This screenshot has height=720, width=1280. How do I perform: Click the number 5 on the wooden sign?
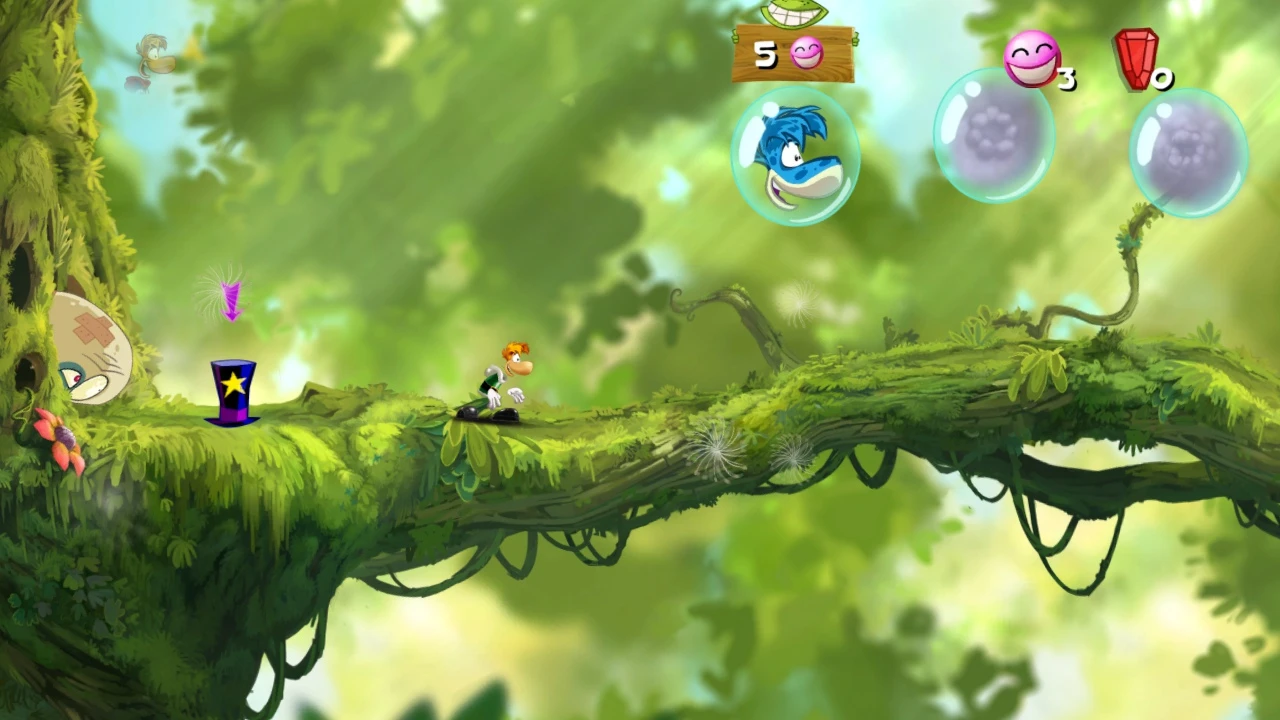coord(765,55)
